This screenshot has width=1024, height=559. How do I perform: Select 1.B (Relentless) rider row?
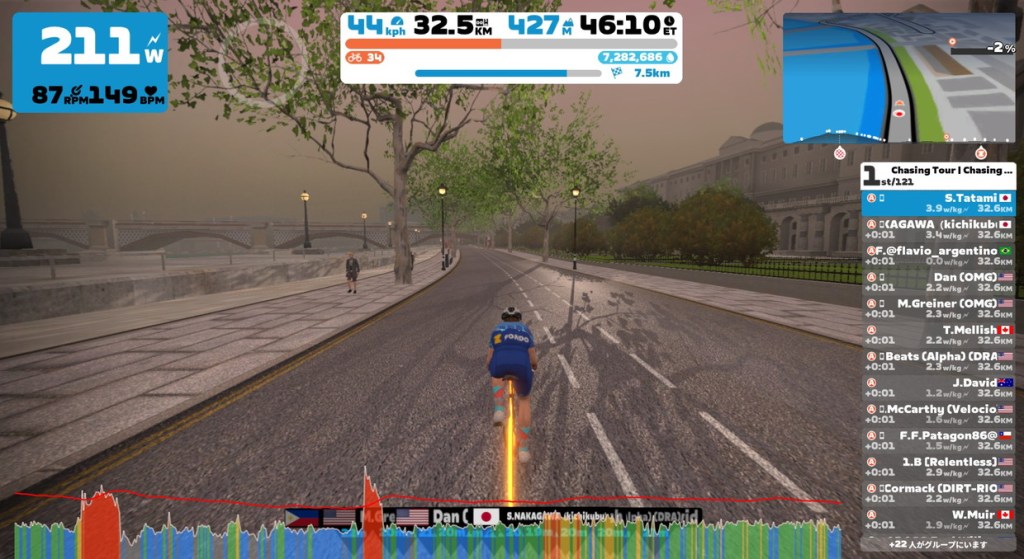[938, 467]
